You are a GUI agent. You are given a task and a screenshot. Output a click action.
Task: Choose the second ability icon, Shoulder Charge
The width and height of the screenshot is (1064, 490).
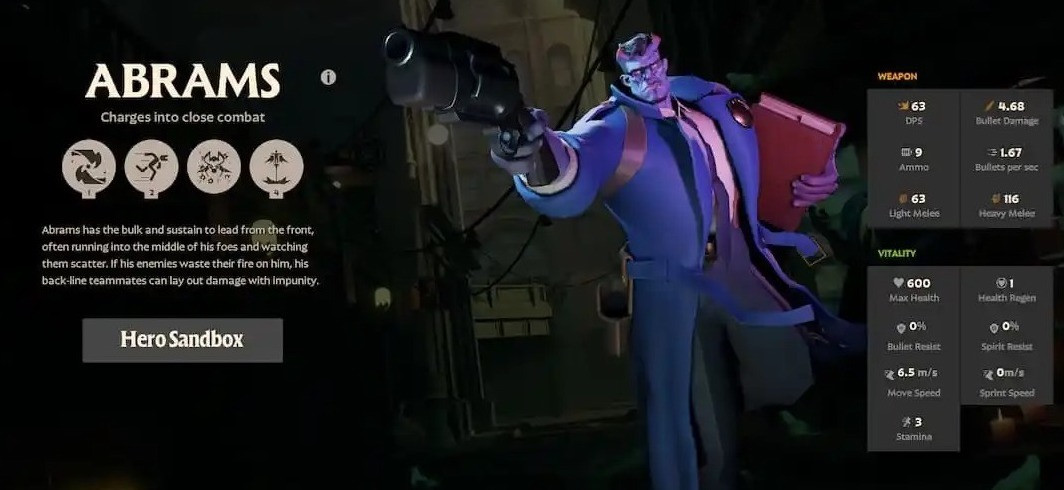[x=151, y=166]
